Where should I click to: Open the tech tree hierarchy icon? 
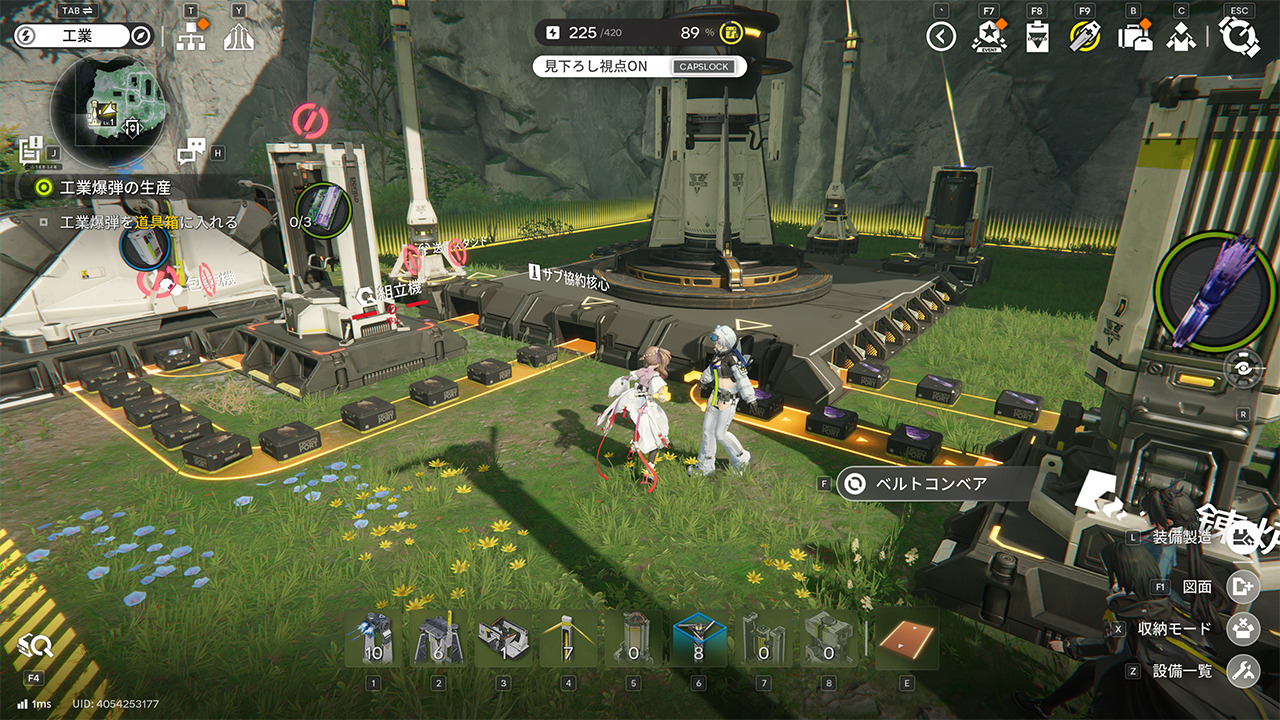(x=190, y=38)
